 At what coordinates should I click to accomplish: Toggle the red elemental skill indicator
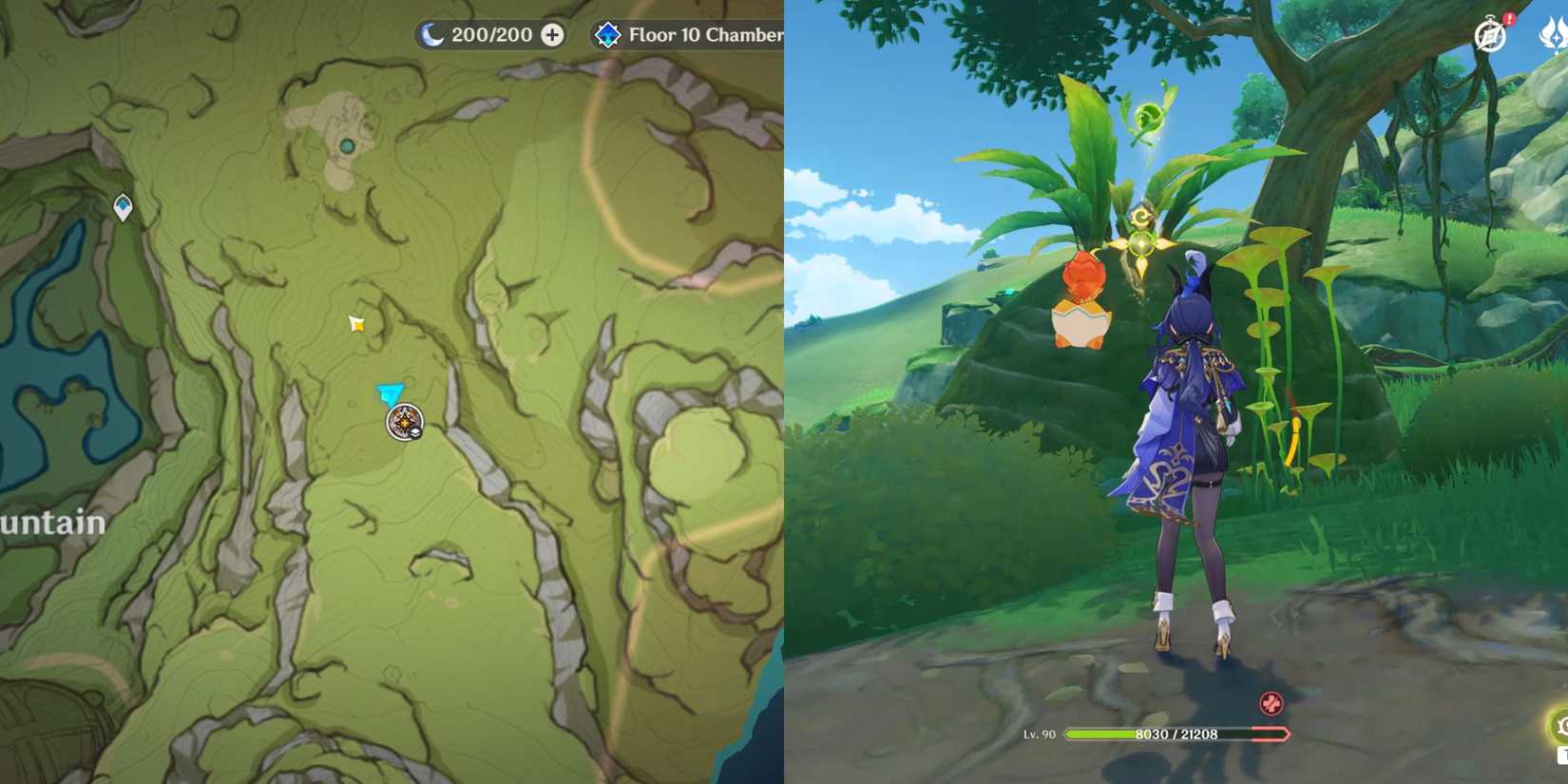(x=1272, y=704)
